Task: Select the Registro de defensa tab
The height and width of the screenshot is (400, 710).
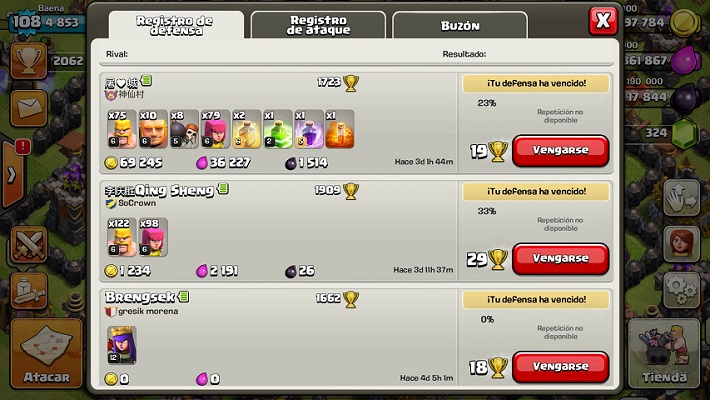Action: [x=175, y=25]
